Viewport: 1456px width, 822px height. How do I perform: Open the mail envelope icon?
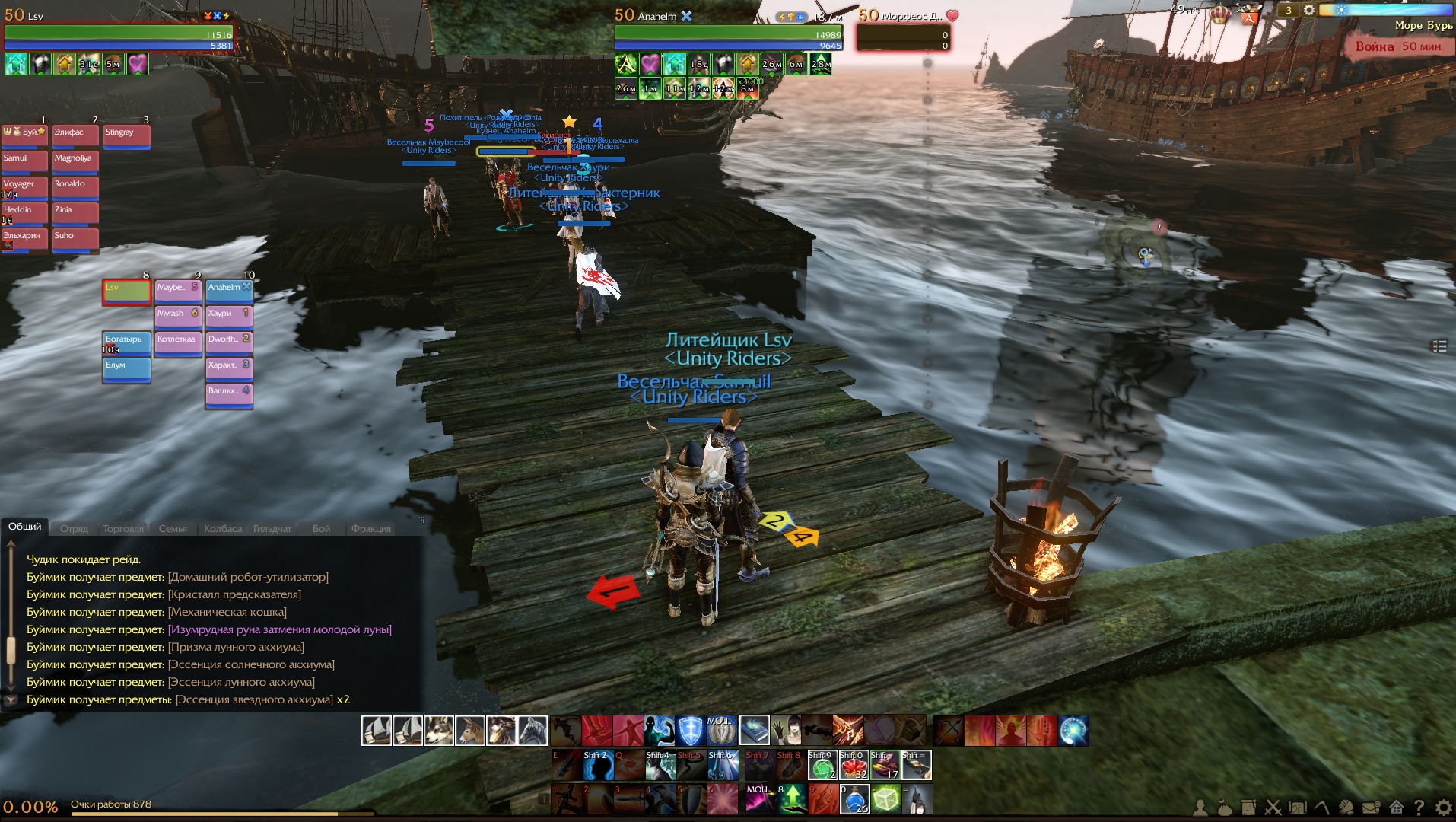[x=1372, y=808]
